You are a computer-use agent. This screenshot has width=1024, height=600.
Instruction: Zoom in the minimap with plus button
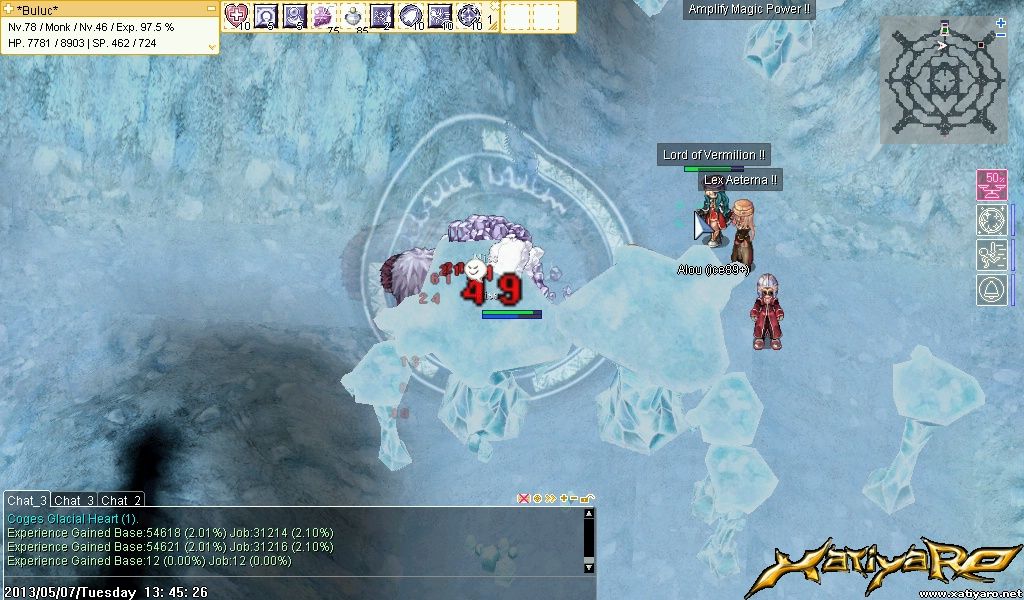[x=1001, y=23]
